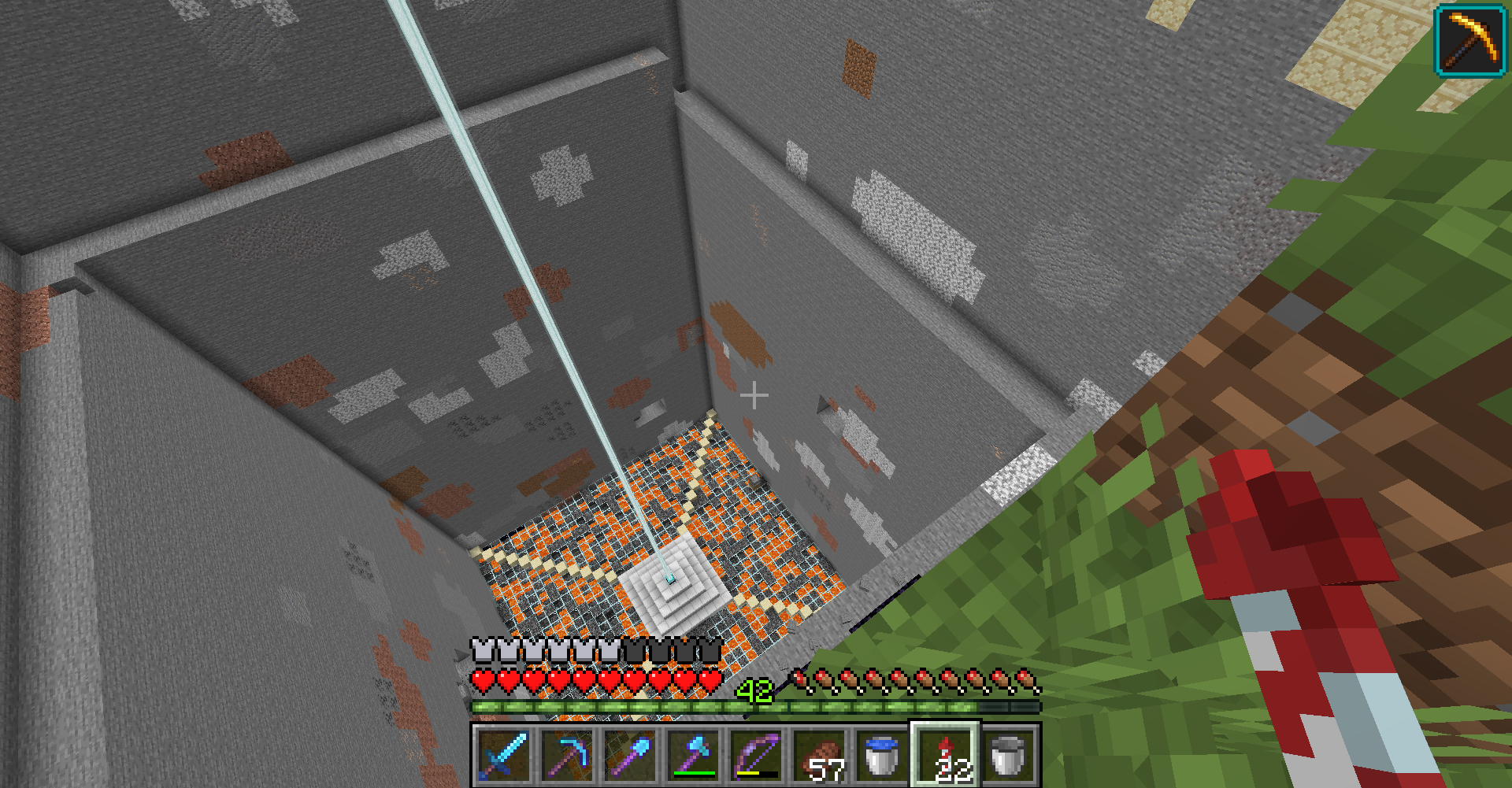Switch to the diamond axe slot
Viewport: 1512px width, 788px height.
click(x=692, y=755)
